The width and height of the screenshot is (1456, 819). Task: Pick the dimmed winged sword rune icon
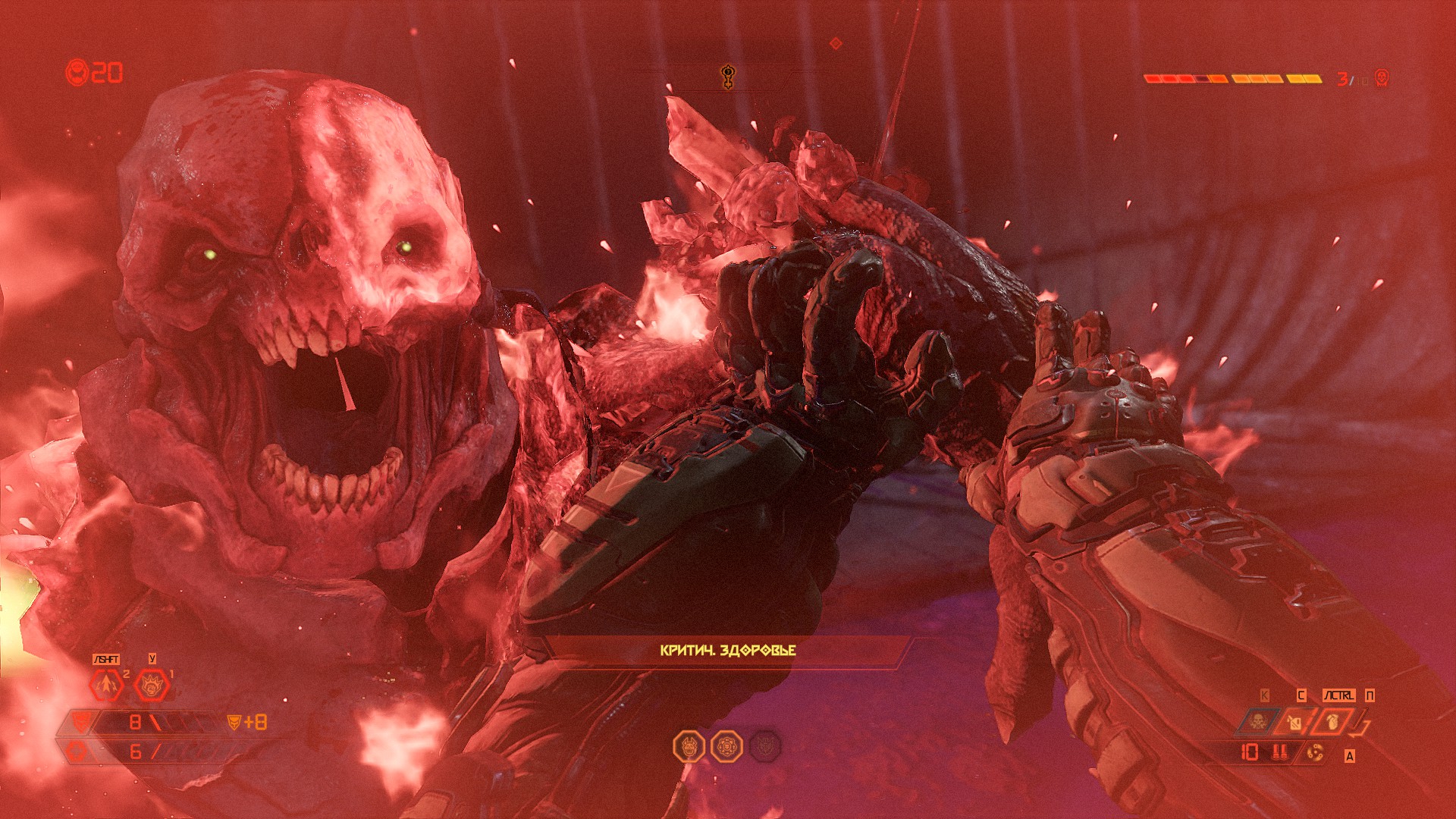[764, 747]
